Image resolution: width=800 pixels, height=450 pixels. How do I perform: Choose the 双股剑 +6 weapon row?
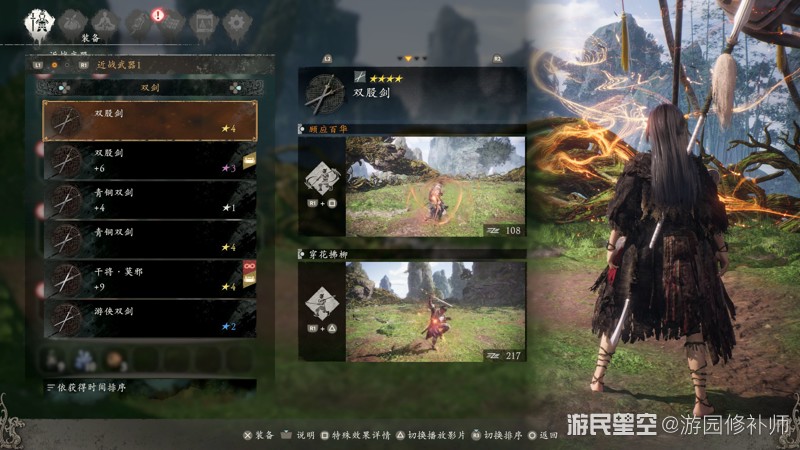click(150, 160)
